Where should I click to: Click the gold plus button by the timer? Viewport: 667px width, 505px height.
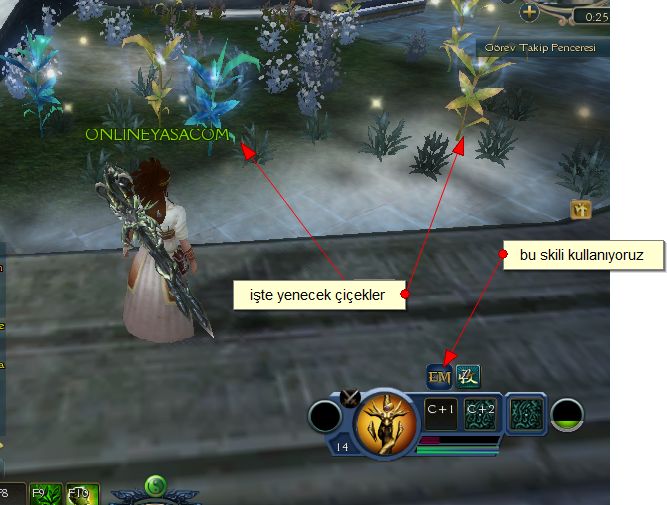pyautogui.click(x=529, y=13)
